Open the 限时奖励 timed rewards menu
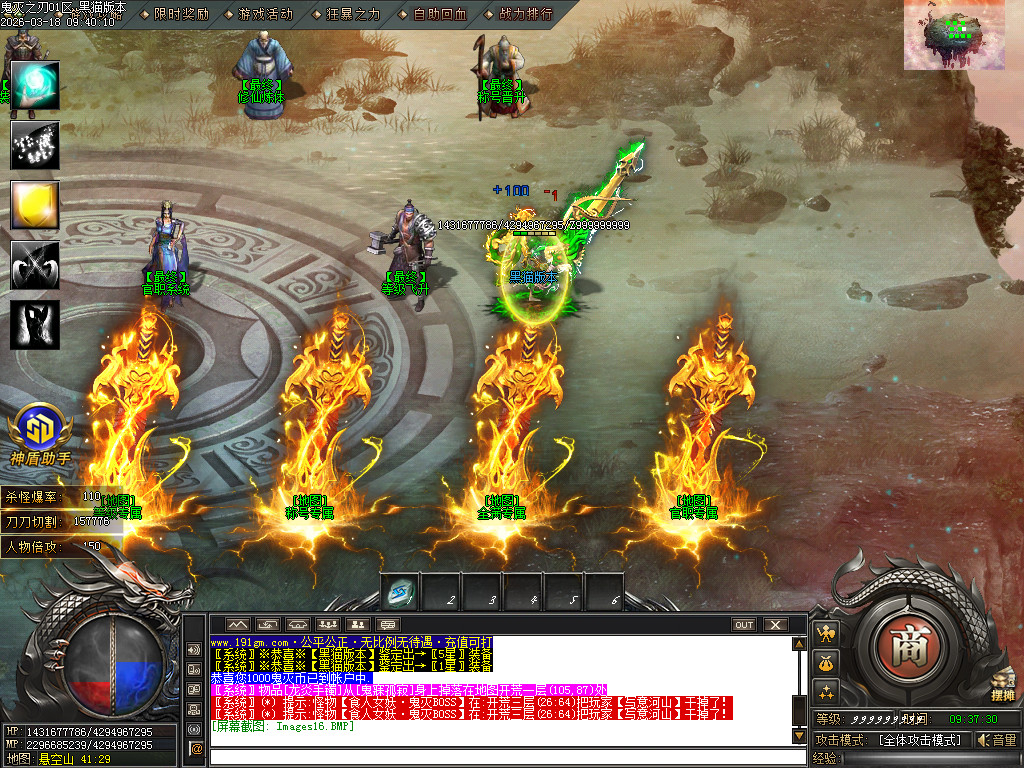The image size is (1024, 768). tap(181, 14)
